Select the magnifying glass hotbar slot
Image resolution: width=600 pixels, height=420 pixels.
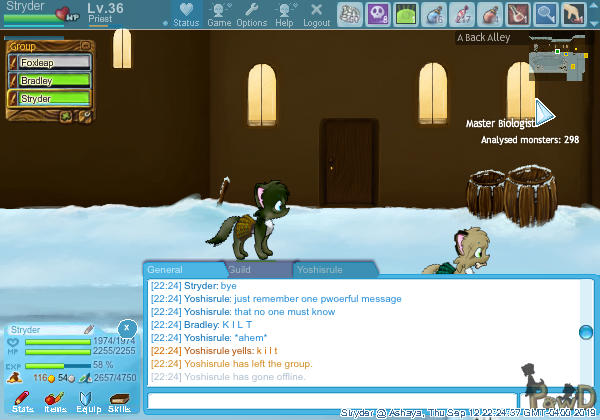(546, 13)
